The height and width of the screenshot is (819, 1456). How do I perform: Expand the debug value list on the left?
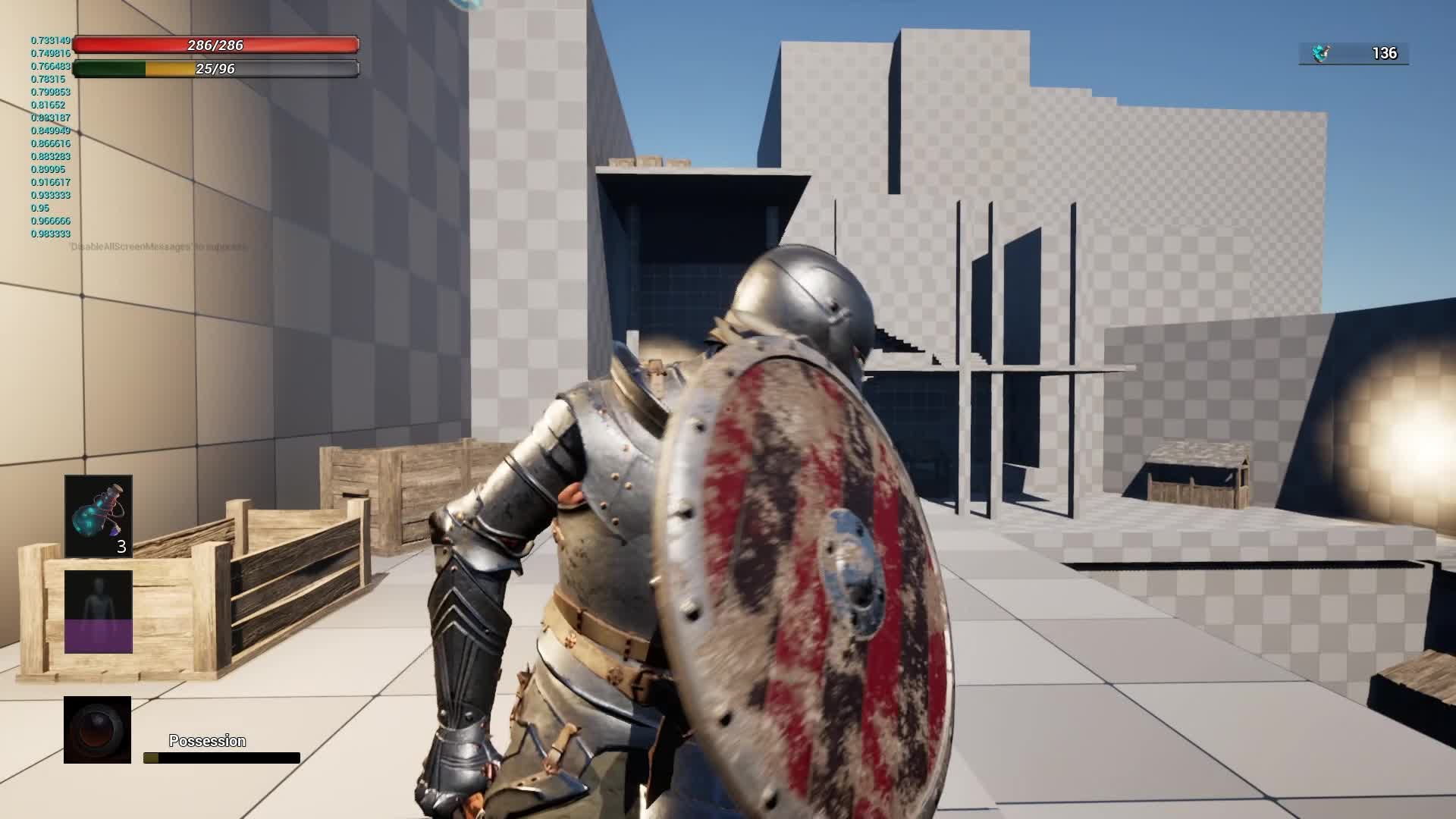pos(49,136)
